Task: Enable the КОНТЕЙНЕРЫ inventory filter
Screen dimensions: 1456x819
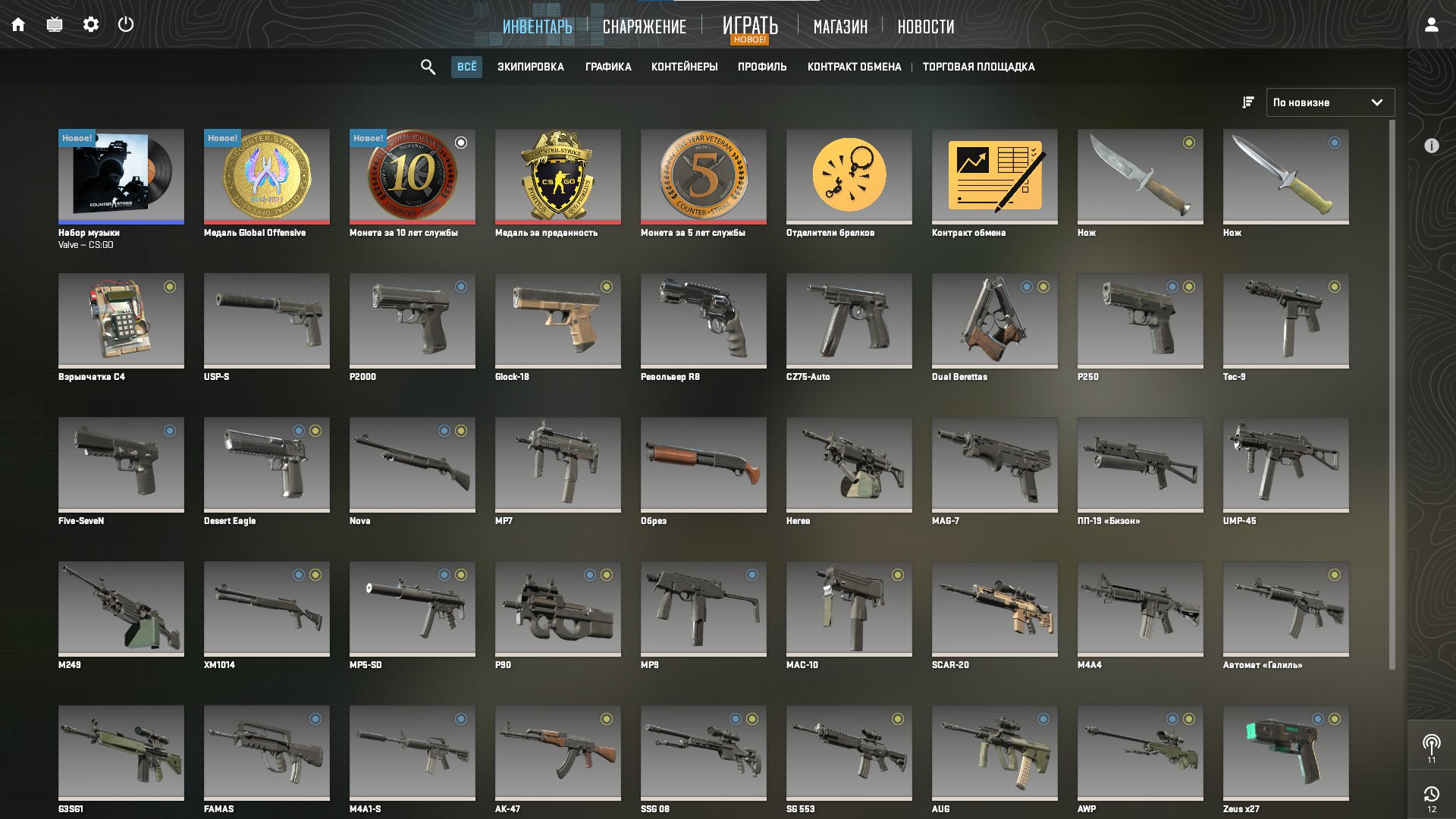Action: [684, 67]
